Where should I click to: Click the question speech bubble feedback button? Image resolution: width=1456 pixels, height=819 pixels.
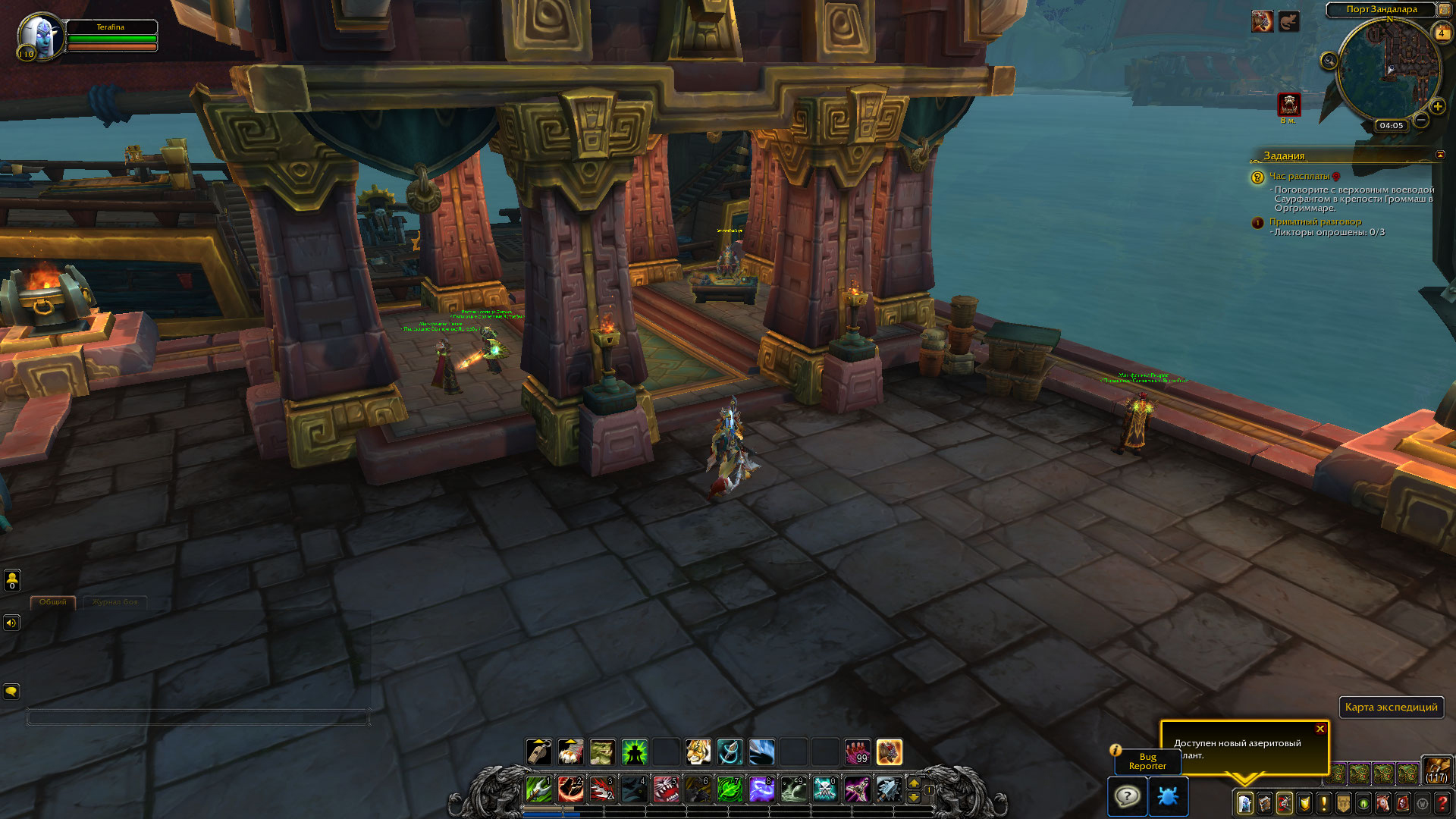(1127, 796)
